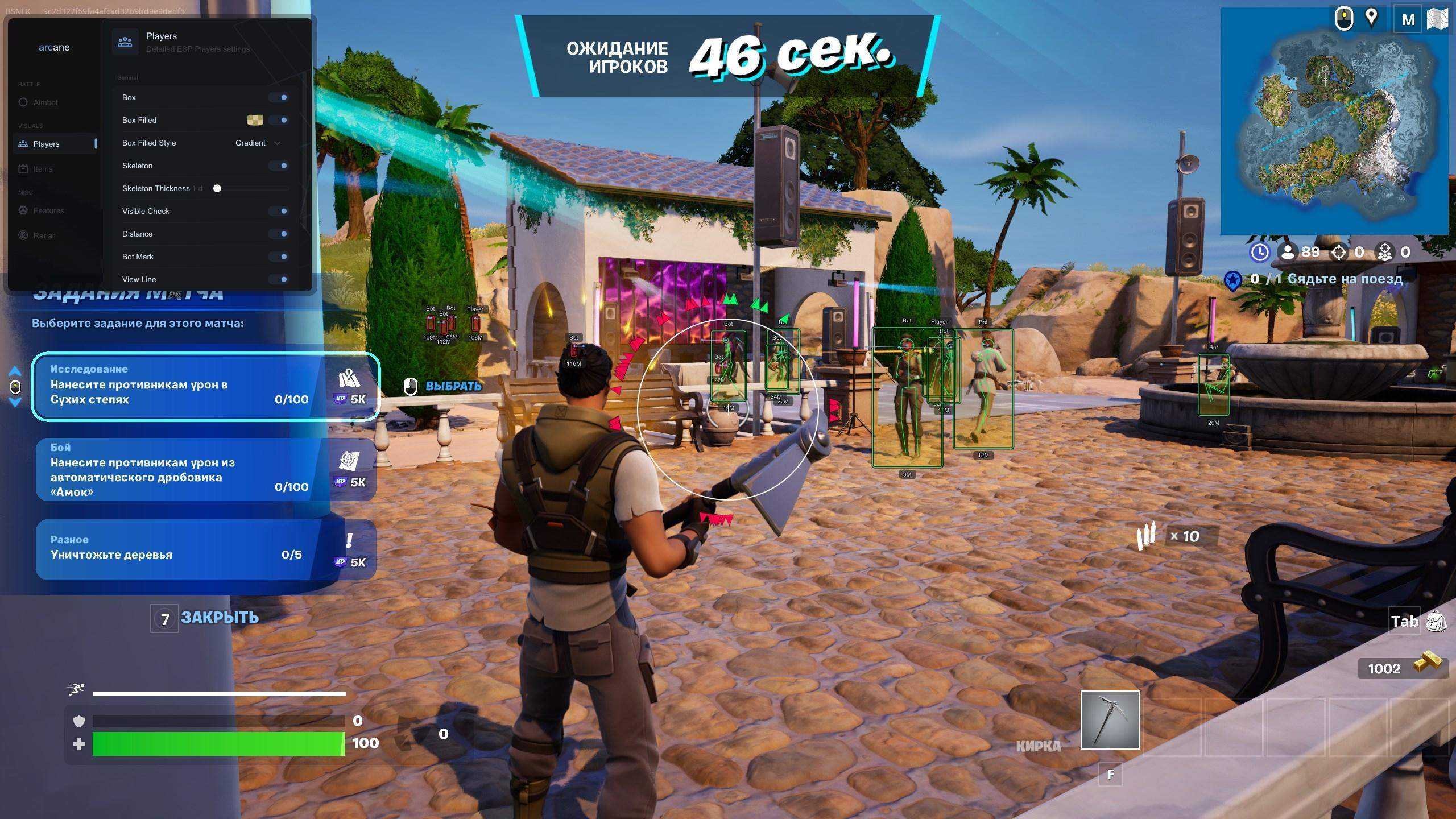
Task: Open the Features panel icon
Action: click(23, 210)
